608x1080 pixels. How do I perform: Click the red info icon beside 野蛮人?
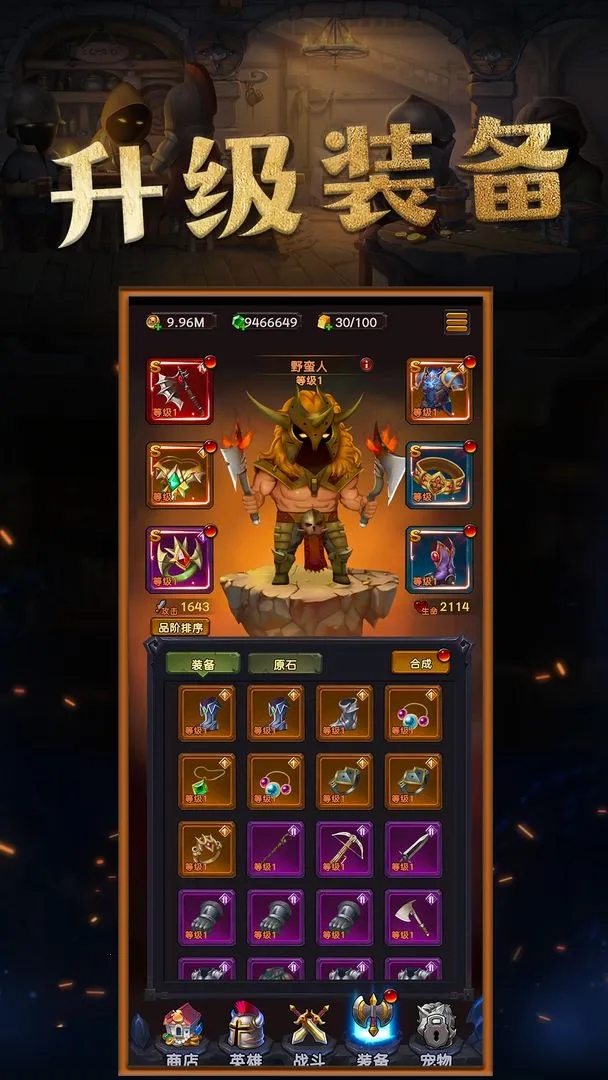click(367, 365)
